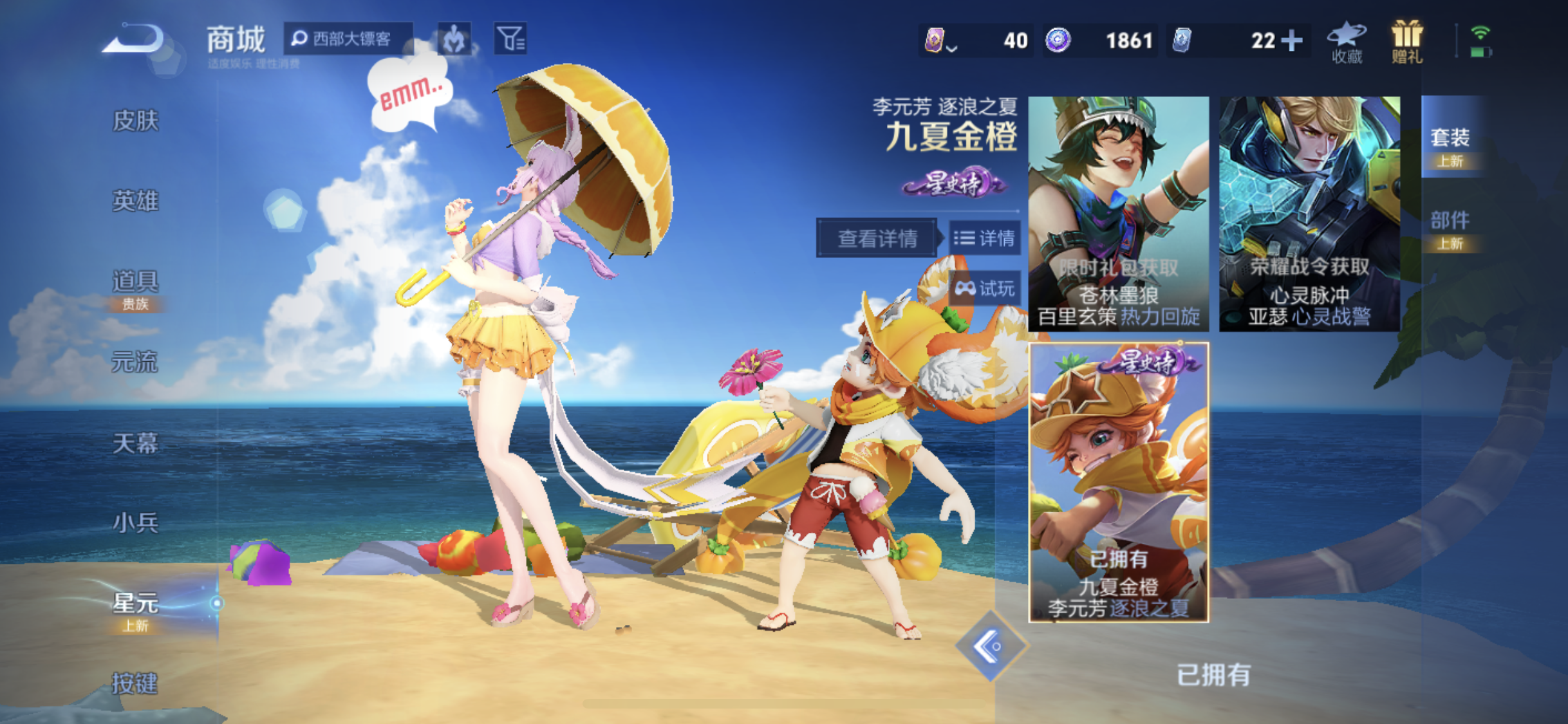Show the 详情 list

pyautogui.click(x=985, y=239)
